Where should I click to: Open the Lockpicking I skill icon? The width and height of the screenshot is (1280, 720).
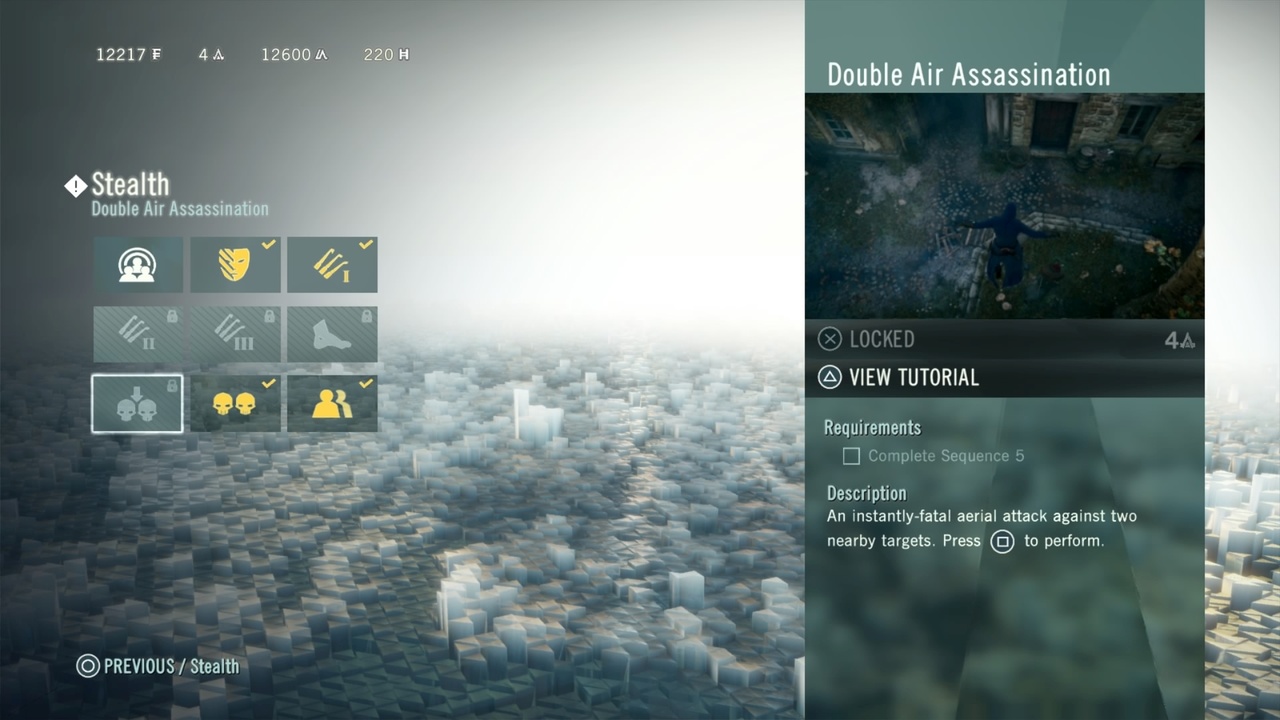click(332, 265)
